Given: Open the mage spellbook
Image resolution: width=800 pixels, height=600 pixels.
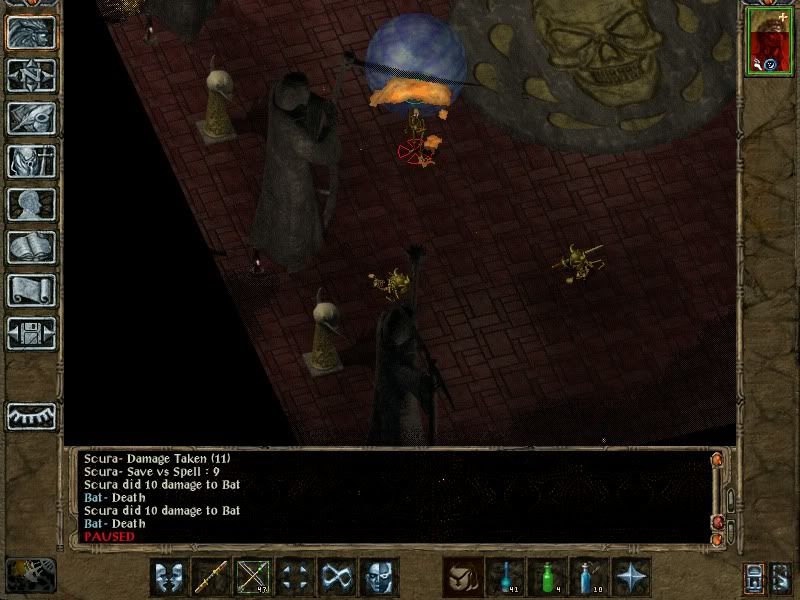Looking at the screenshot, I should point(31,247).
